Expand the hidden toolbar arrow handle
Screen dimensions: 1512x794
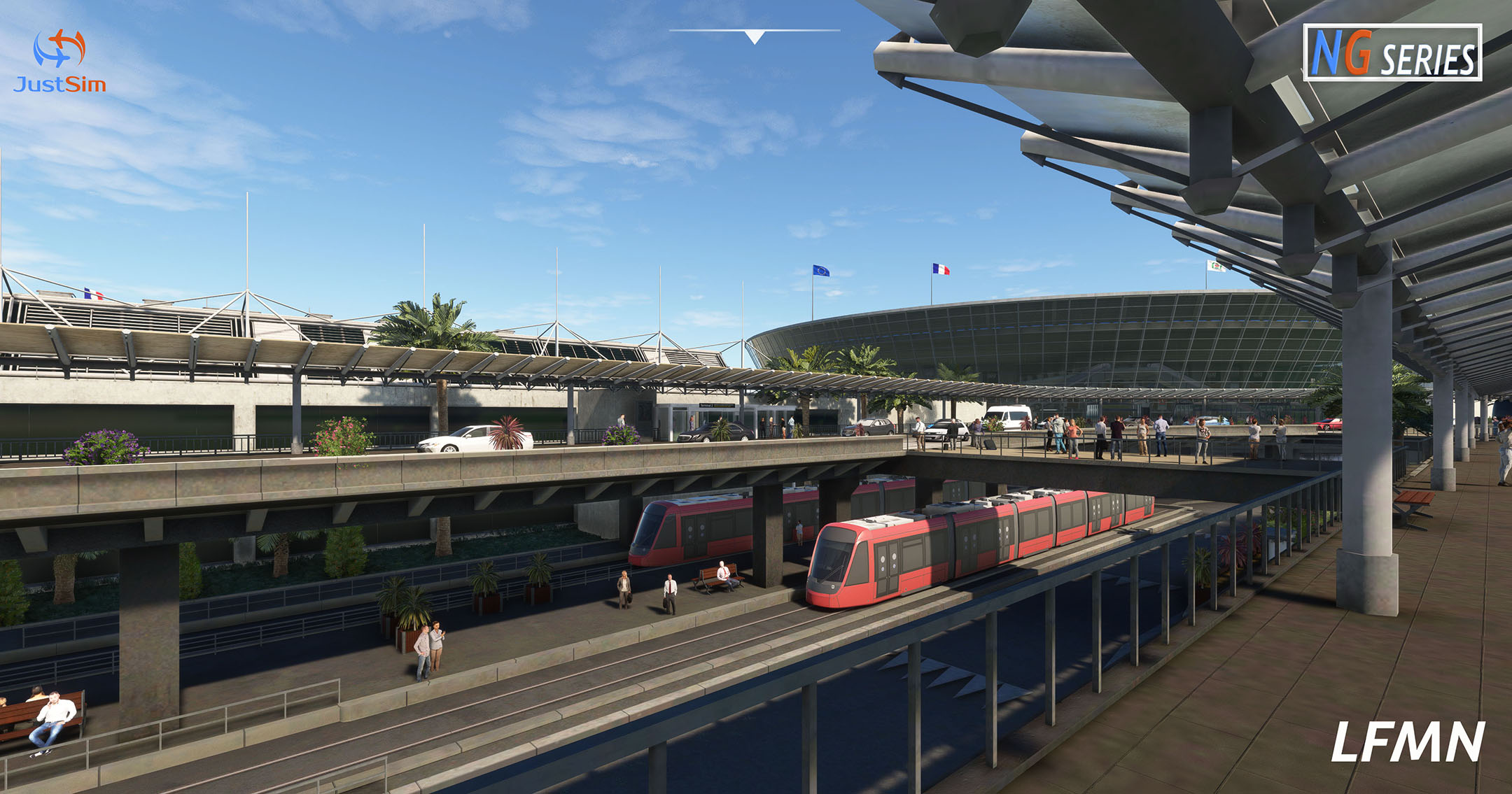(x=755, y=36)
